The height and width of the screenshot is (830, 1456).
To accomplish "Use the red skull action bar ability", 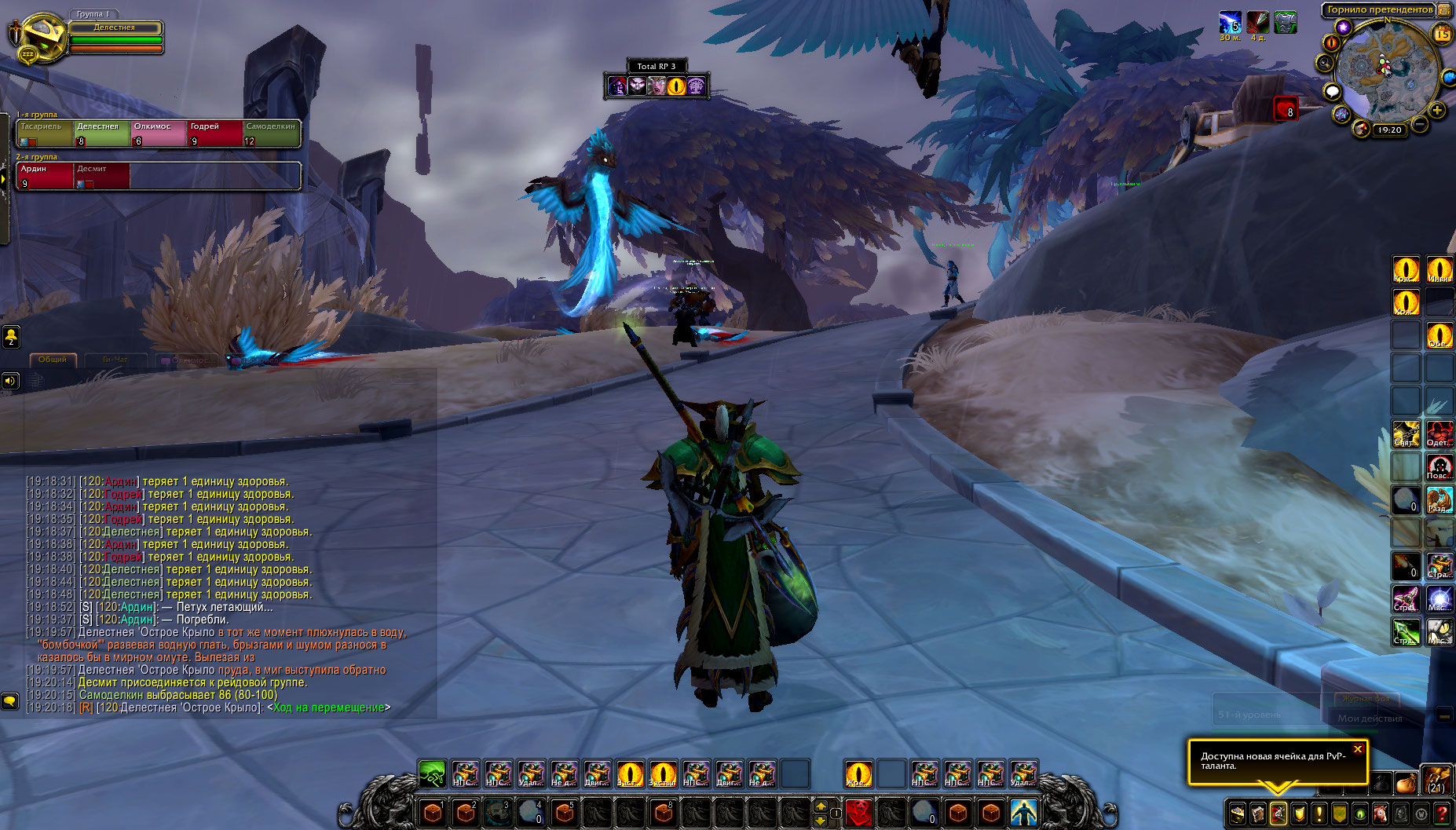I will coord(858,811).
